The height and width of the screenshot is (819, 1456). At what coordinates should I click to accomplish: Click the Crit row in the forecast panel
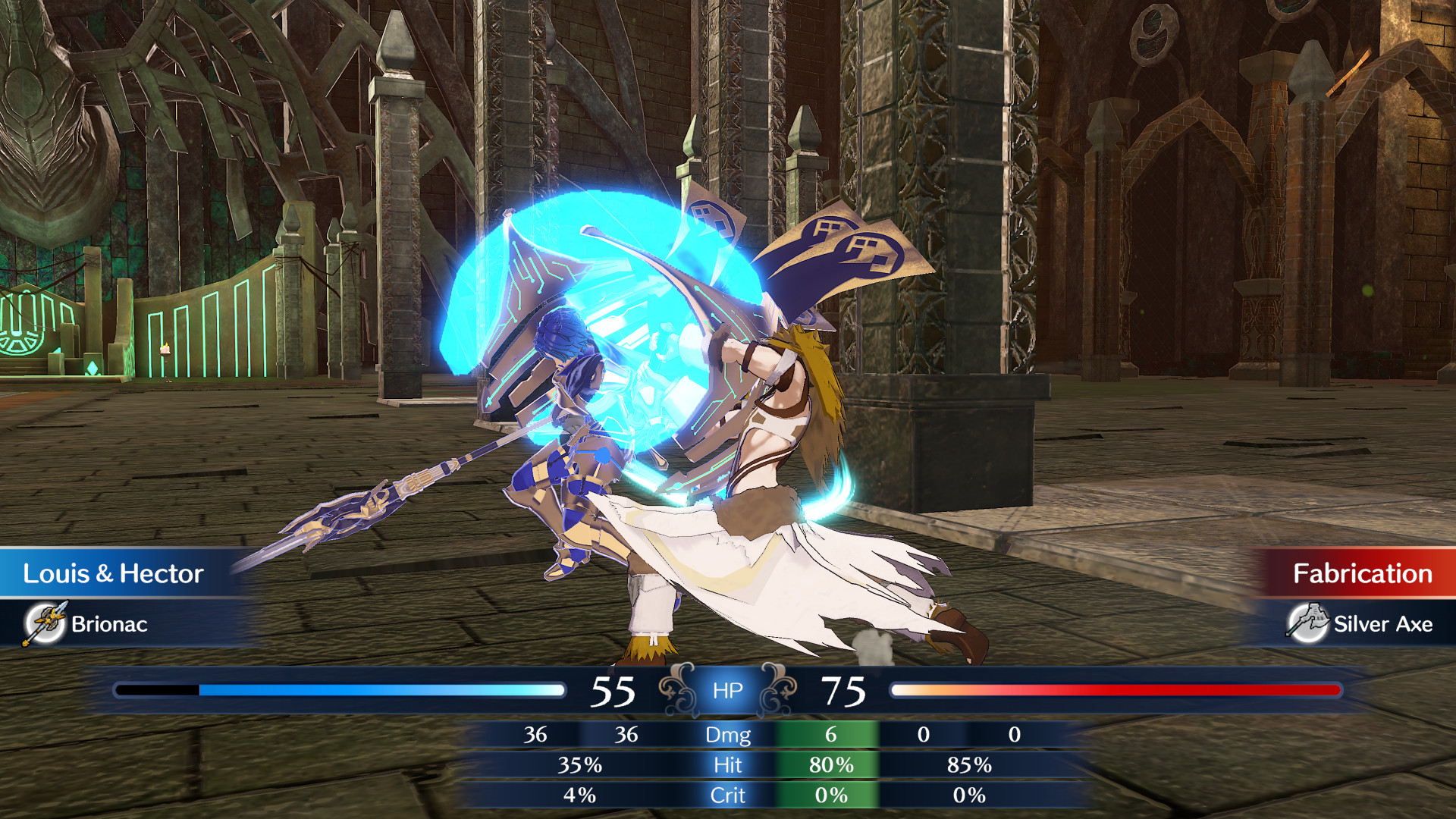pyautogui.click(x=728, y=795)
